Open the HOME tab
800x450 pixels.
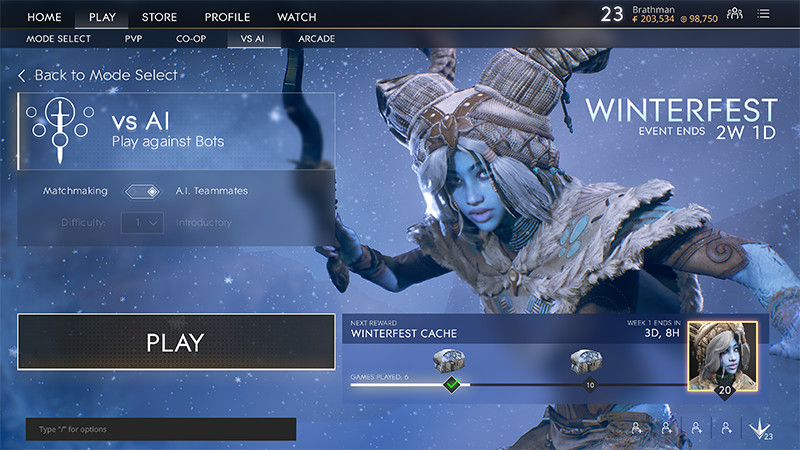pyautogui.click(x=44, y=17)
